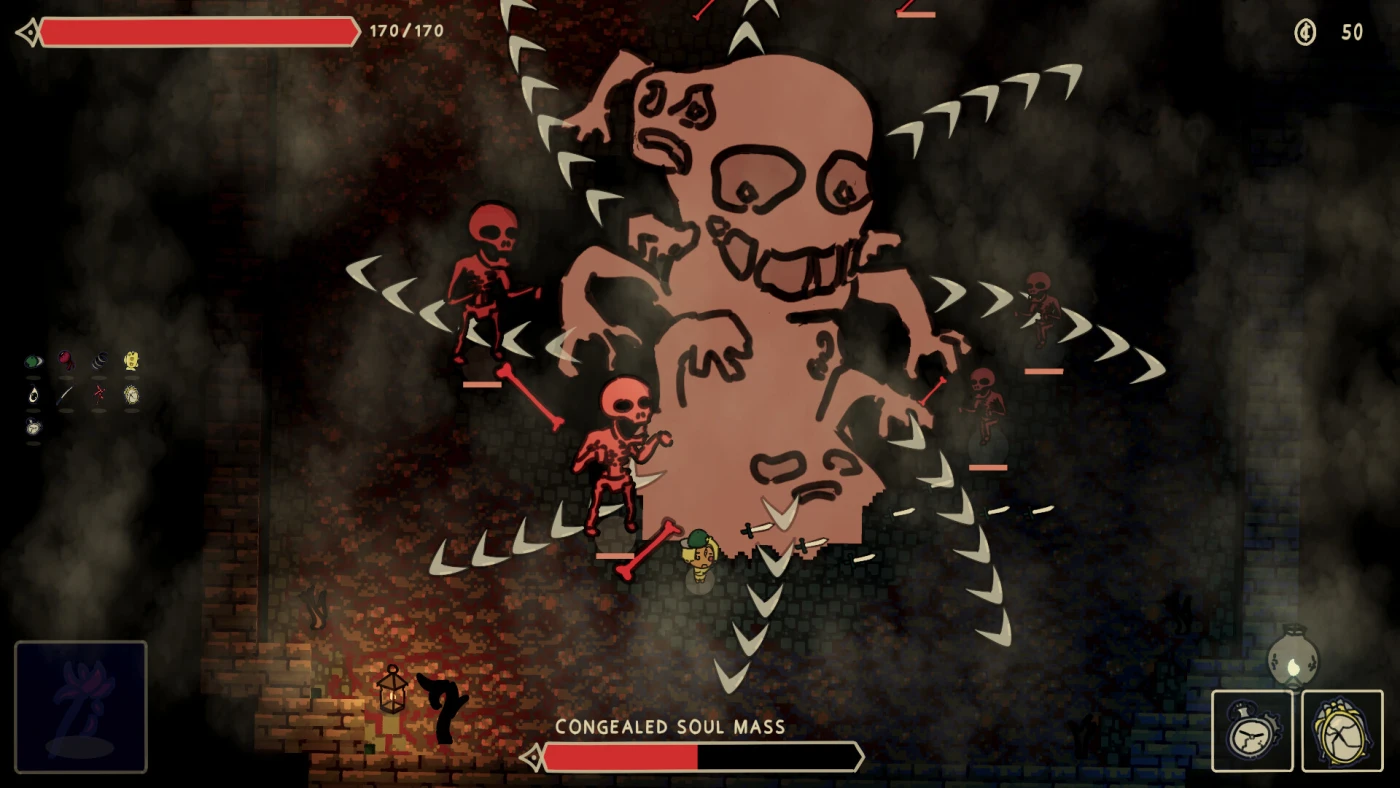Click the soul lantern jar icon
The image size is (1400, 788).
click(x=1292, y=656)
